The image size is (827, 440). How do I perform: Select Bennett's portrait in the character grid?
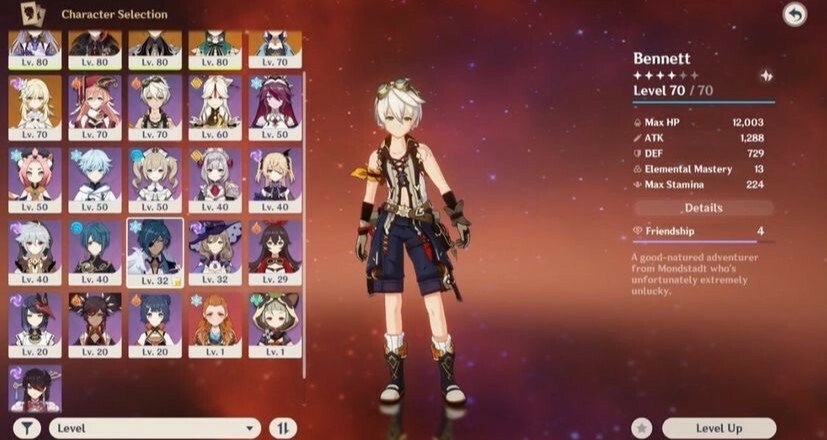(155, 104)
